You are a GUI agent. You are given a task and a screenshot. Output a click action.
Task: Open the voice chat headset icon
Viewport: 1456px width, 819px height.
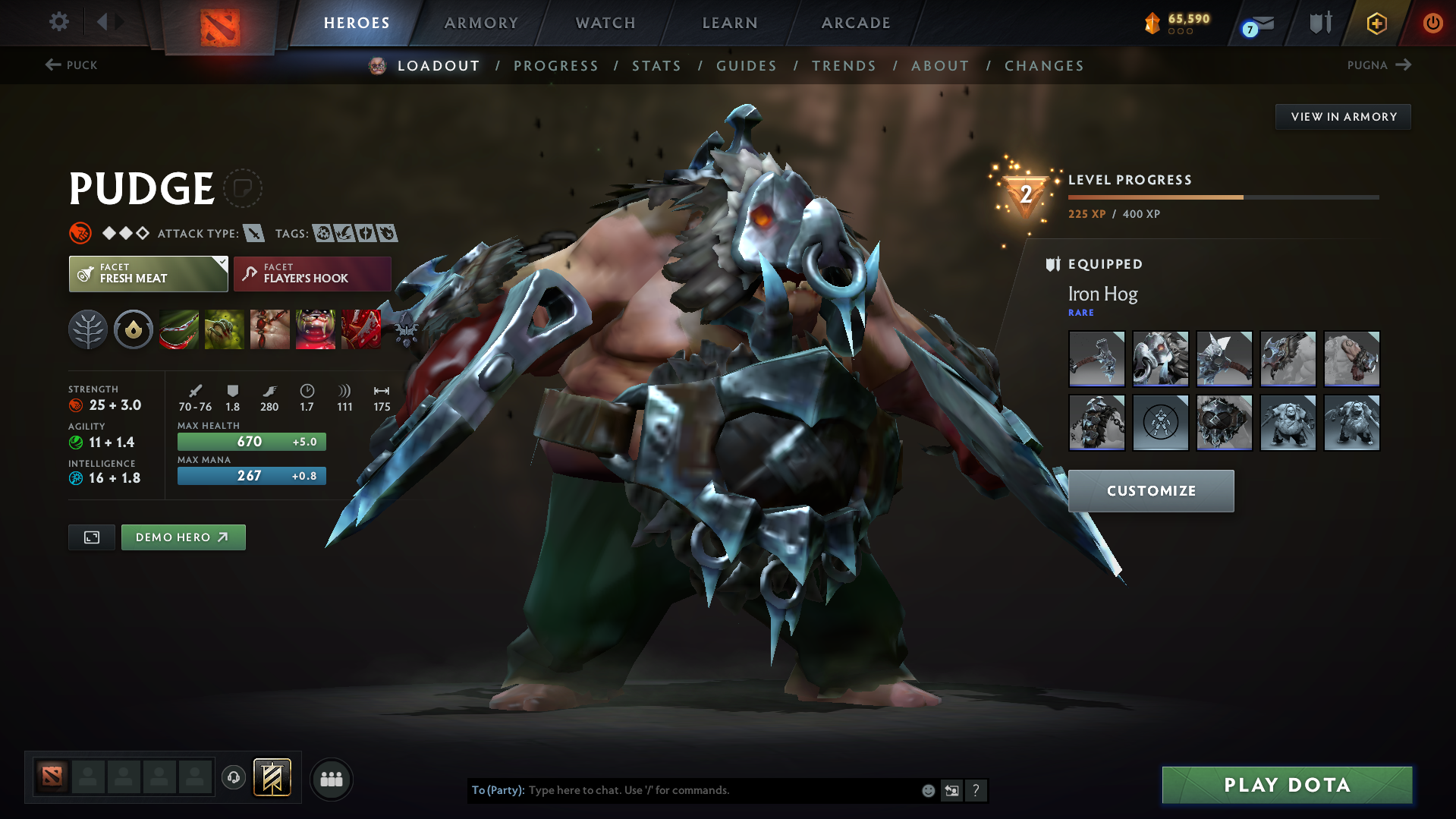[x=233, y=779]
